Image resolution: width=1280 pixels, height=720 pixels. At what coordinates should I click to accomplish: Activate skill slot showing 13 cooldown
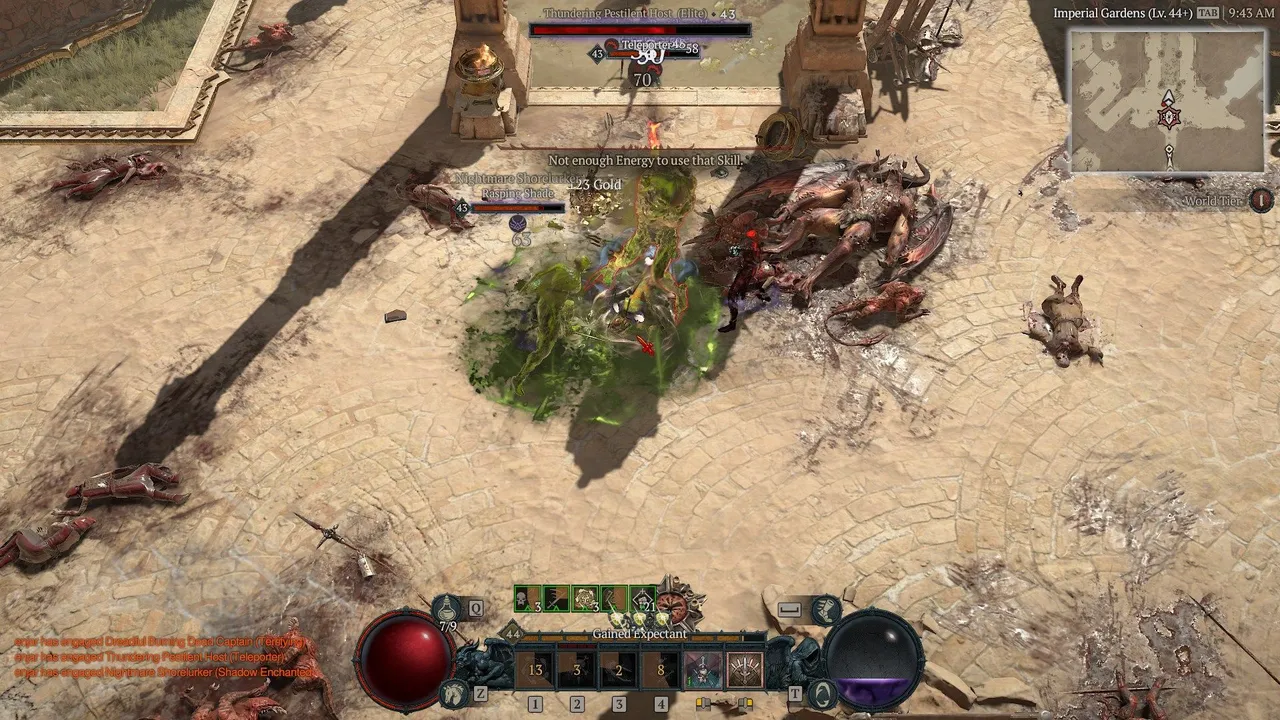tap(535, 670)
